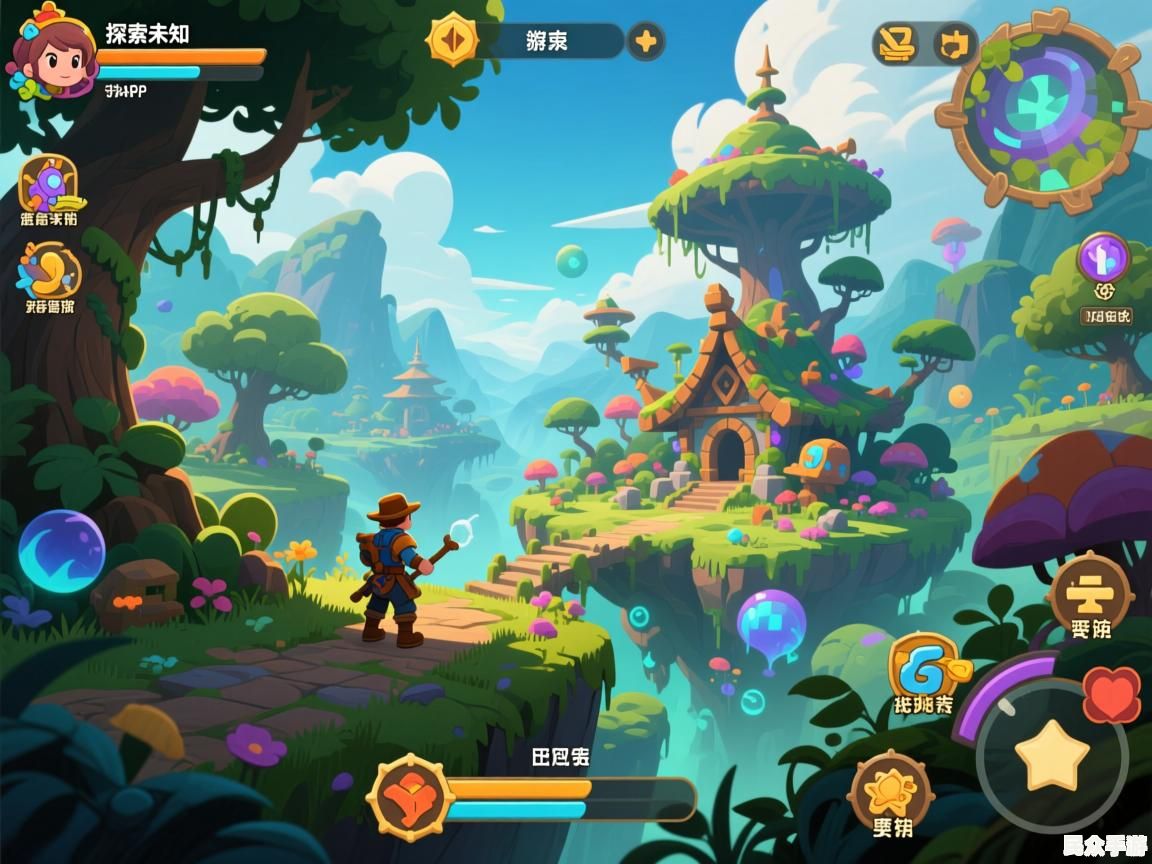The height and width of the screenshot is (864, 1152).
Task: Open the orange crescent icon menu
Action: [48, 270]
